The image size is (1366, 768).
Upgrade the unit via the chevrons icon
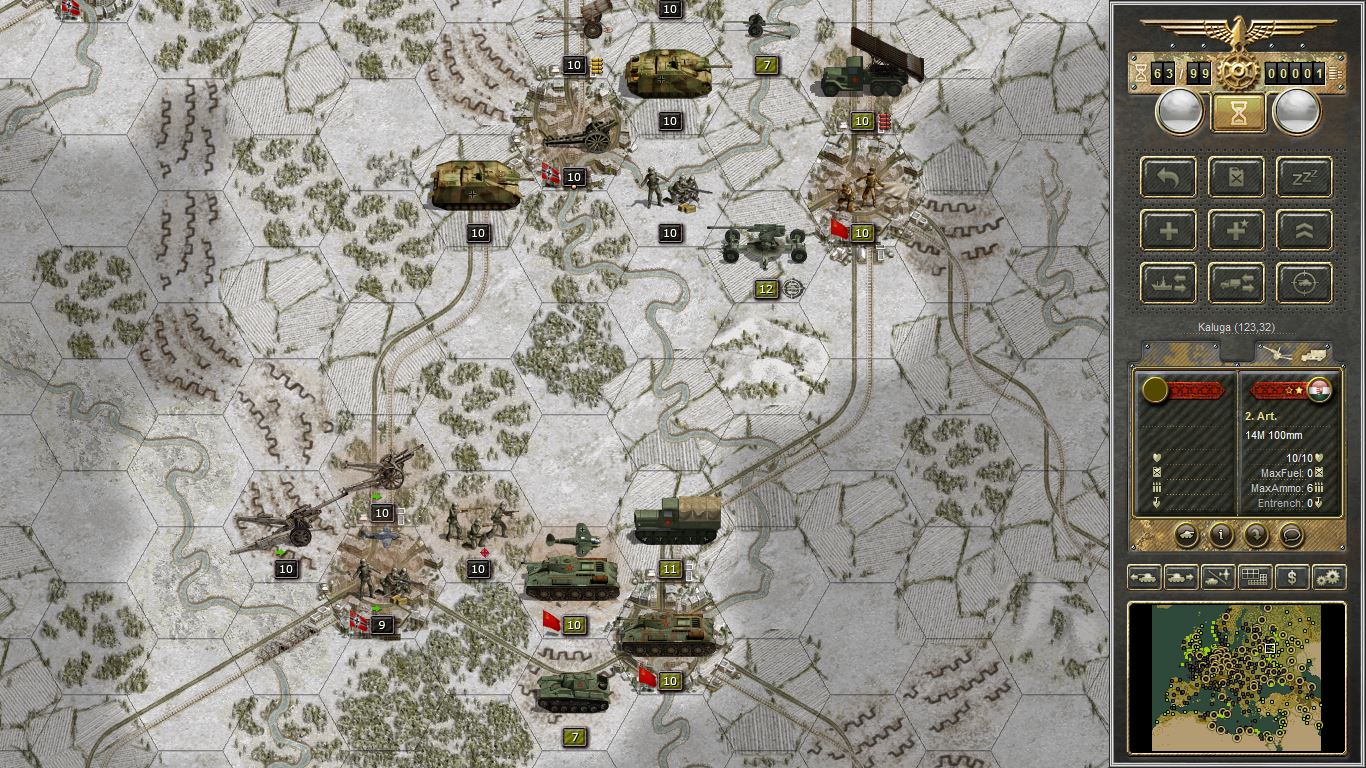coord(1303,230)
